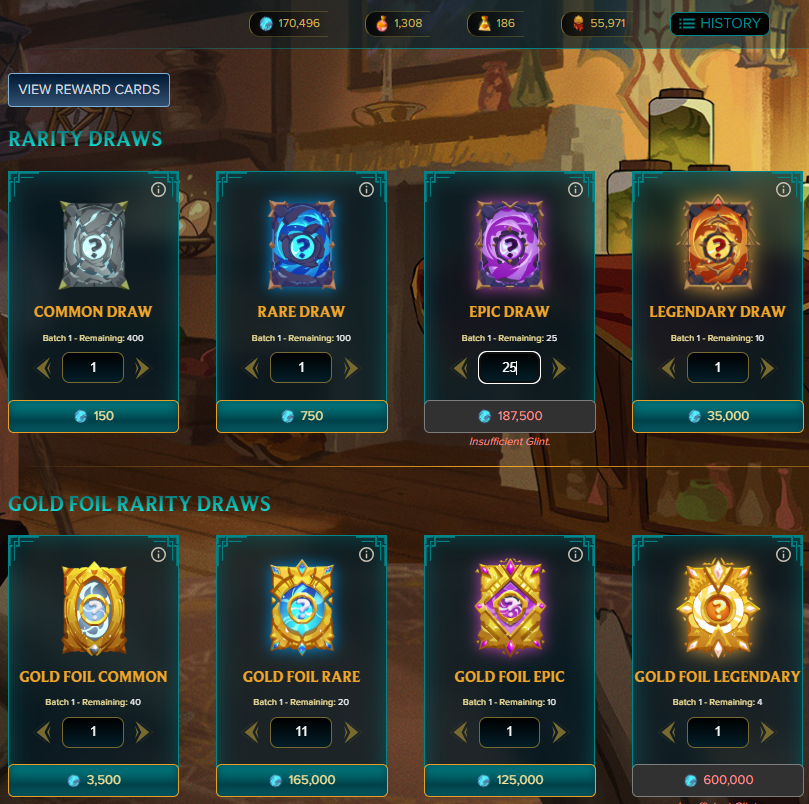The width and height of the screenshot is (809, 804).
Task: Purchase the Rare Draw for 750
Action: (301, 416)
